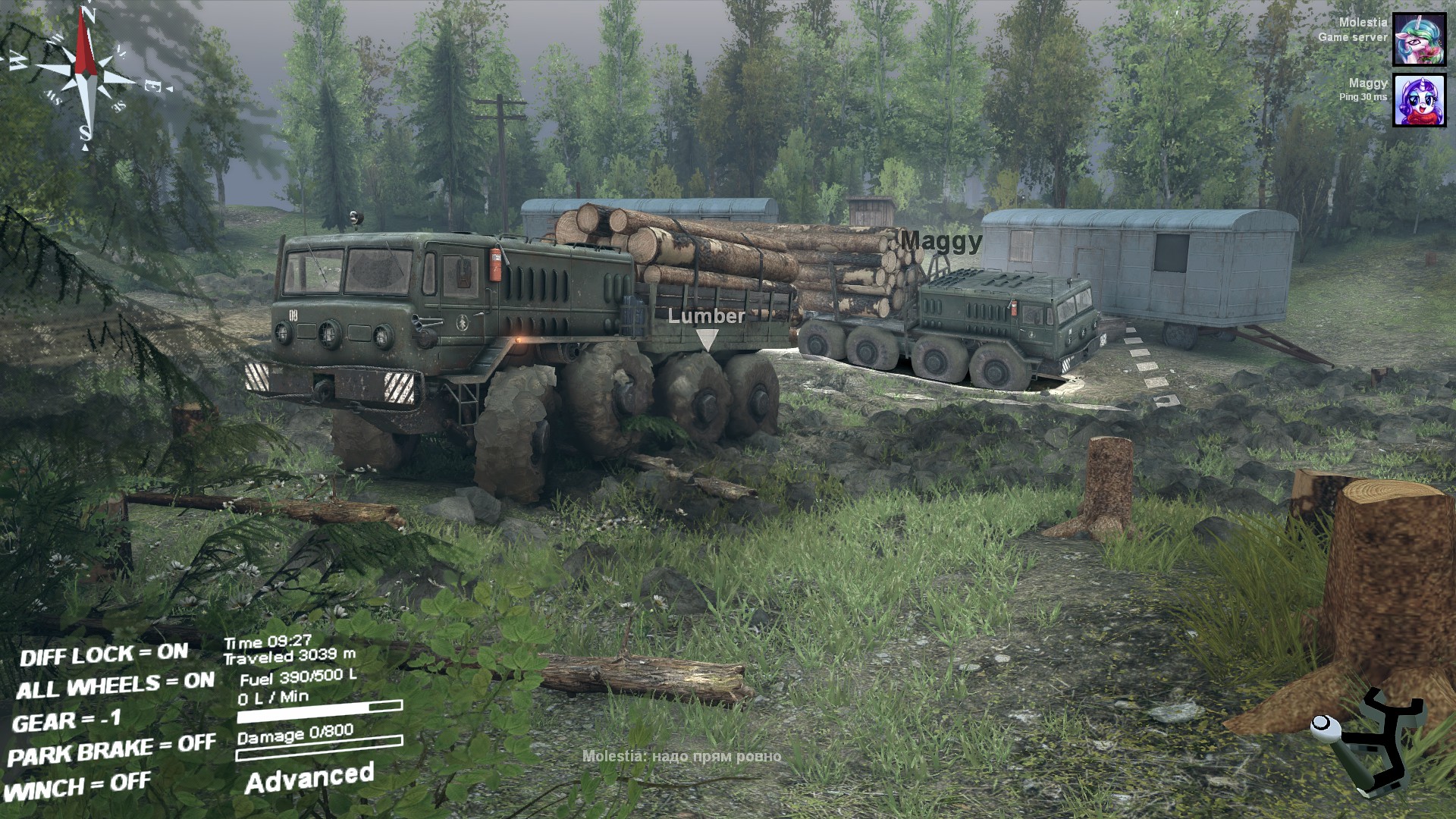
Task: Toggle the ALL WHEELS drive setting
Action: [x=115, y=686]
